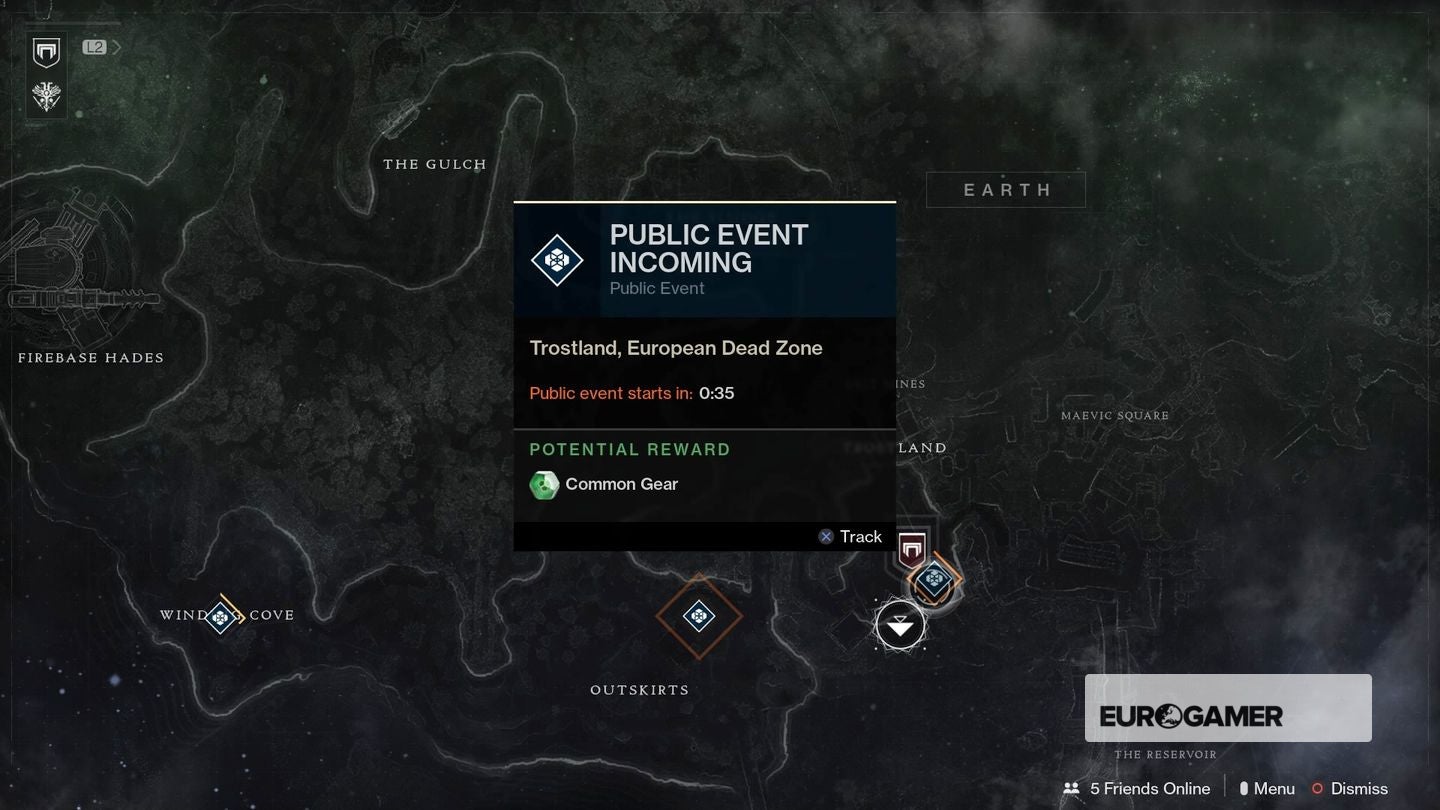This screenshot has height=810, width=1440.
Task: Click the circle button icon beside Dismiss
Action: point(1316,788)
